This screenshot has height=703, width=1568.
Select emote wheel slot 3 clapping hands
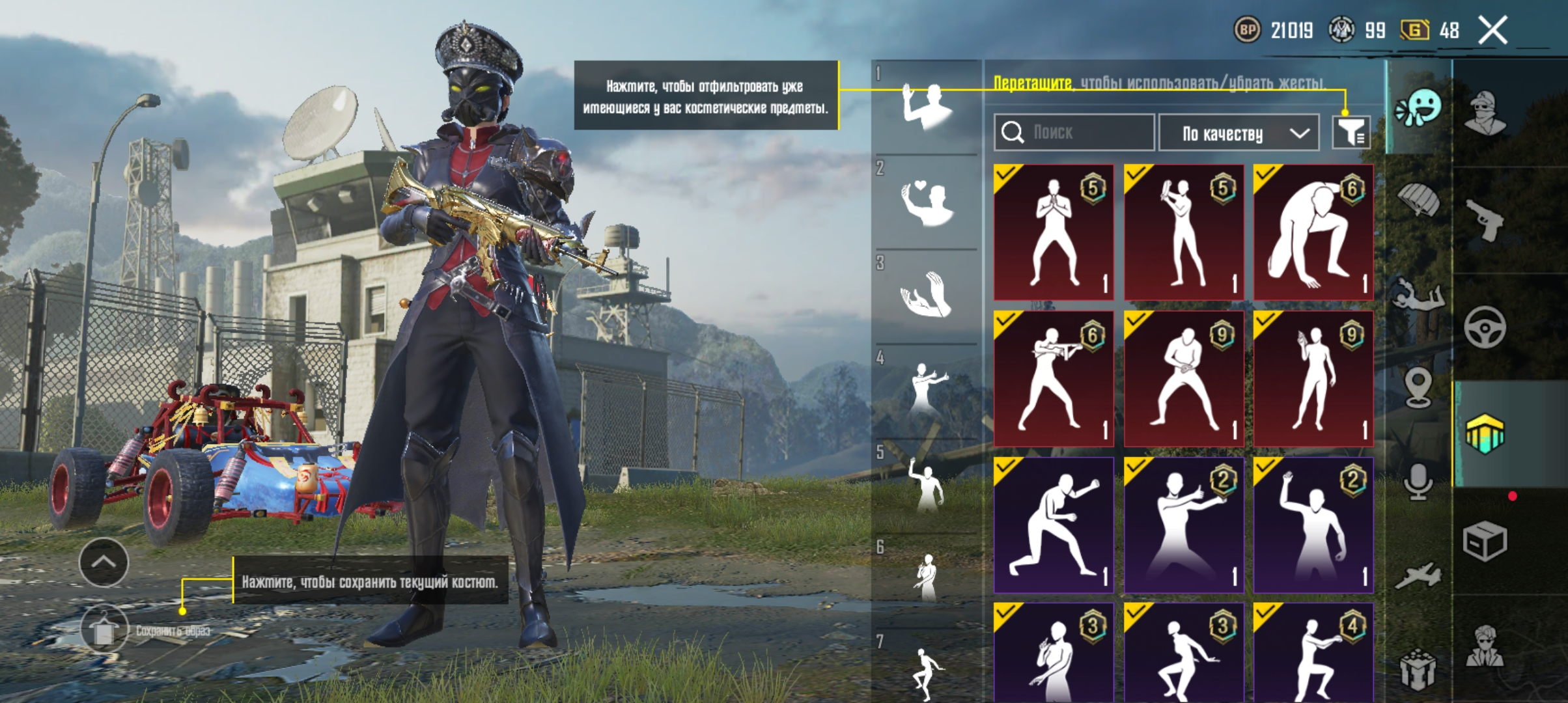tap(925, 296)
